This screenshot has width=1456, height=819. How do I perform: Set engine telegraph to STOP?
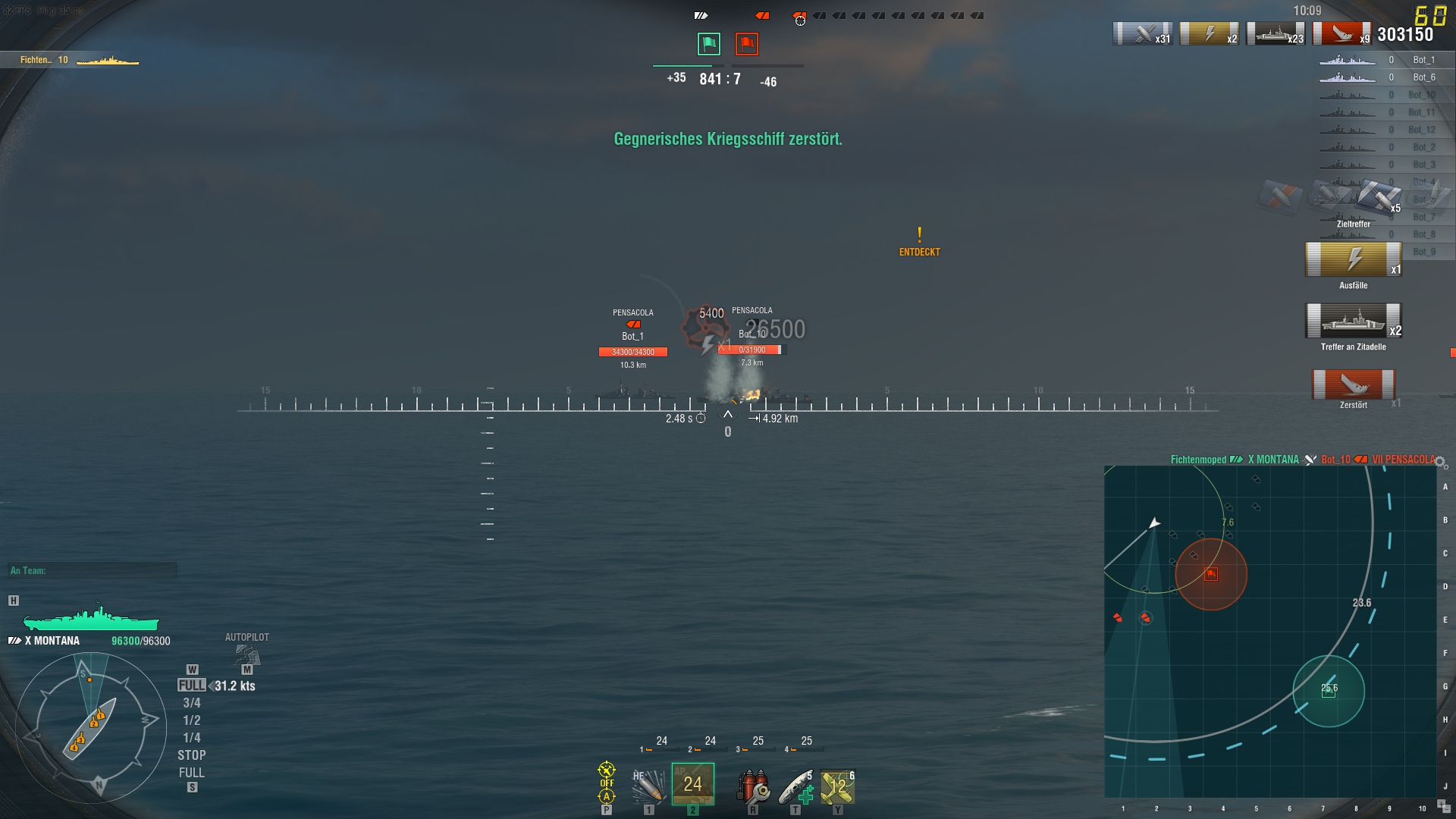coord(192,755)
